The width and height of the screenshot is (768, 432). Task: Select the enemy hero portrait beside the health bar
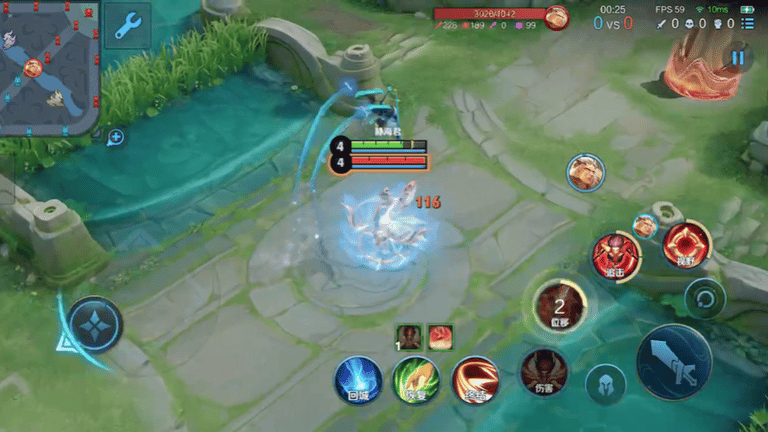(557, 16)
